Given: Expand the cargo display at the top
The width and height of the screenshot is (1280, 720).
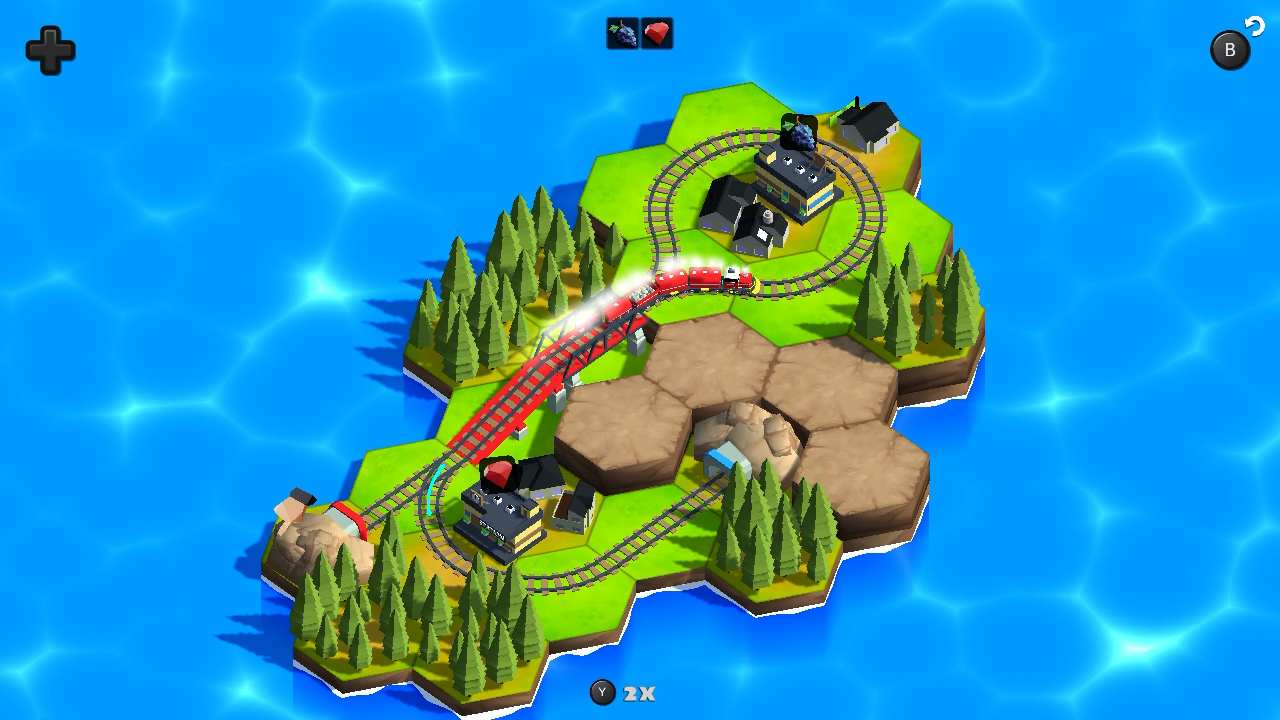Looking at the screenshot, I should [x=638, y=33].
